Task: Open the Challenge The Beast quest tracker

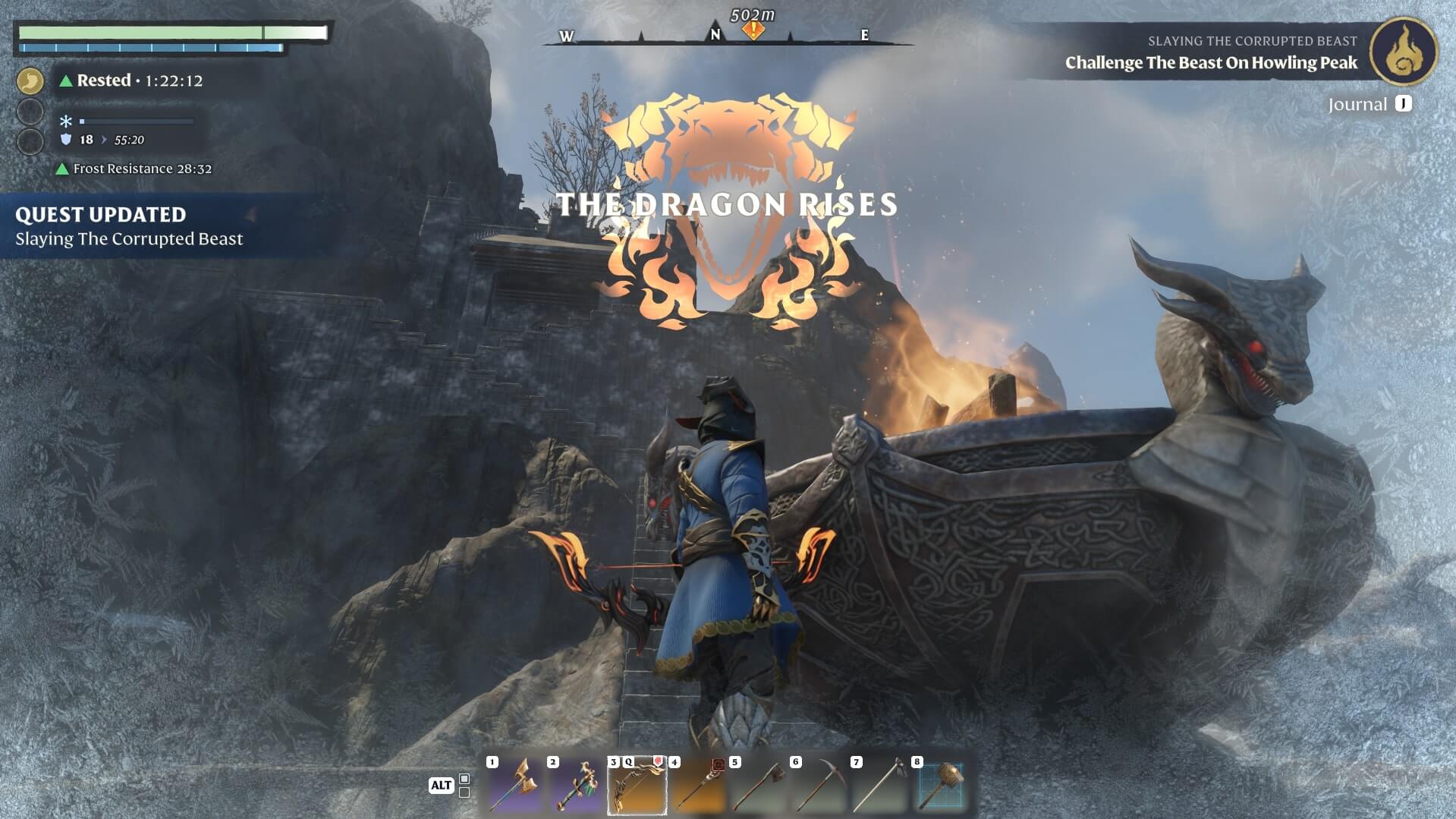Action: [x=1211, y=62]
